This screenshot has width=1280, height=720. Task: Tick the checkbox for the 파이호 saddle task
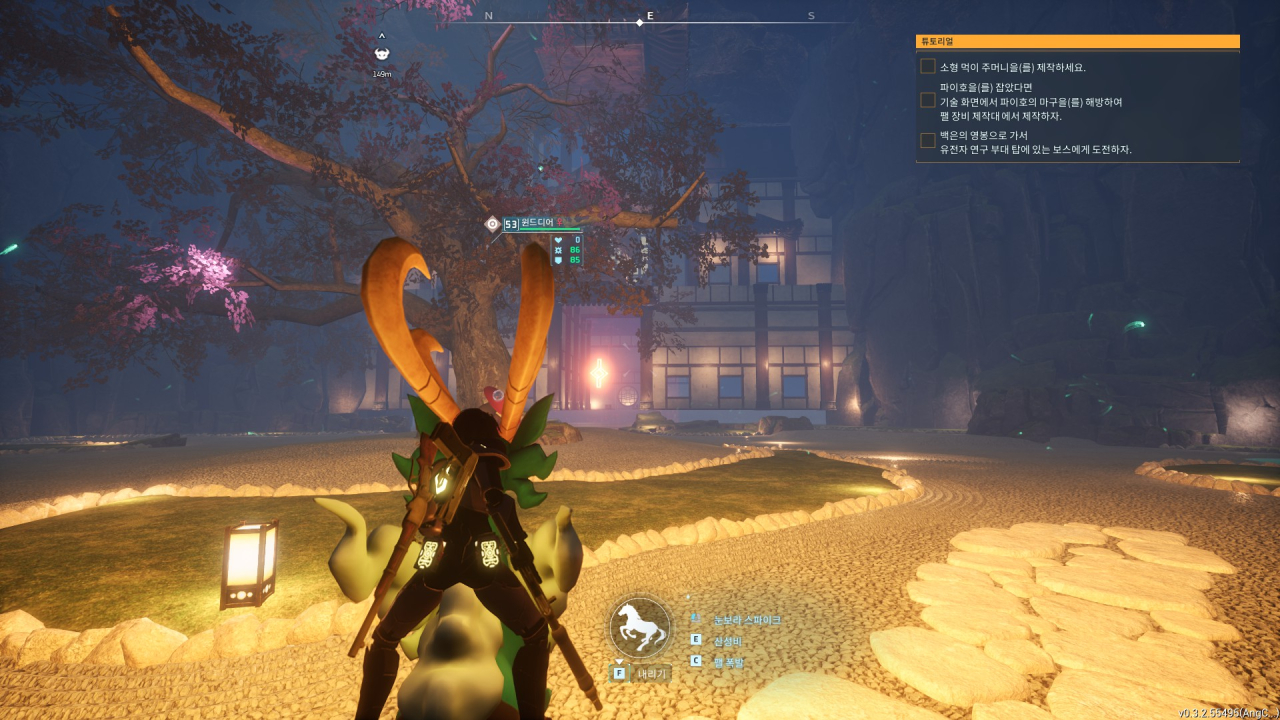click(928, 101)
